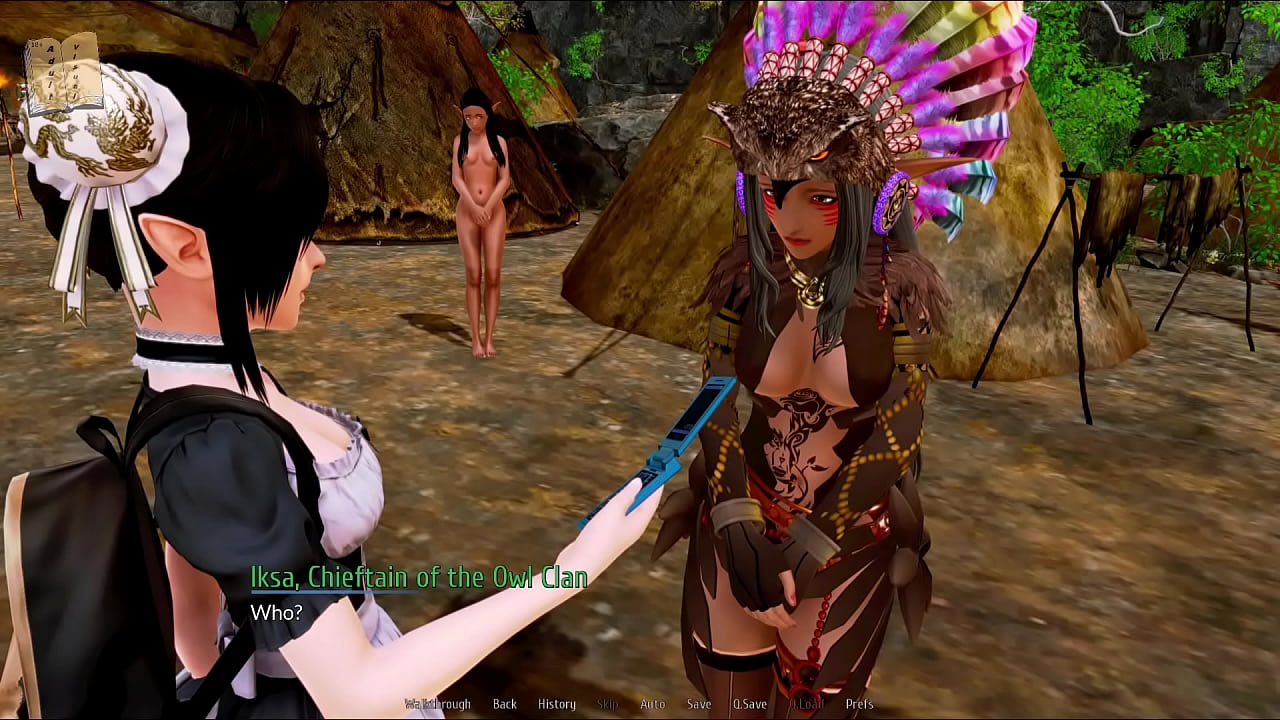Activate the Skip dialogue button
The image size is (1280, 720).
pyautogui.click(x=607, y=704)
